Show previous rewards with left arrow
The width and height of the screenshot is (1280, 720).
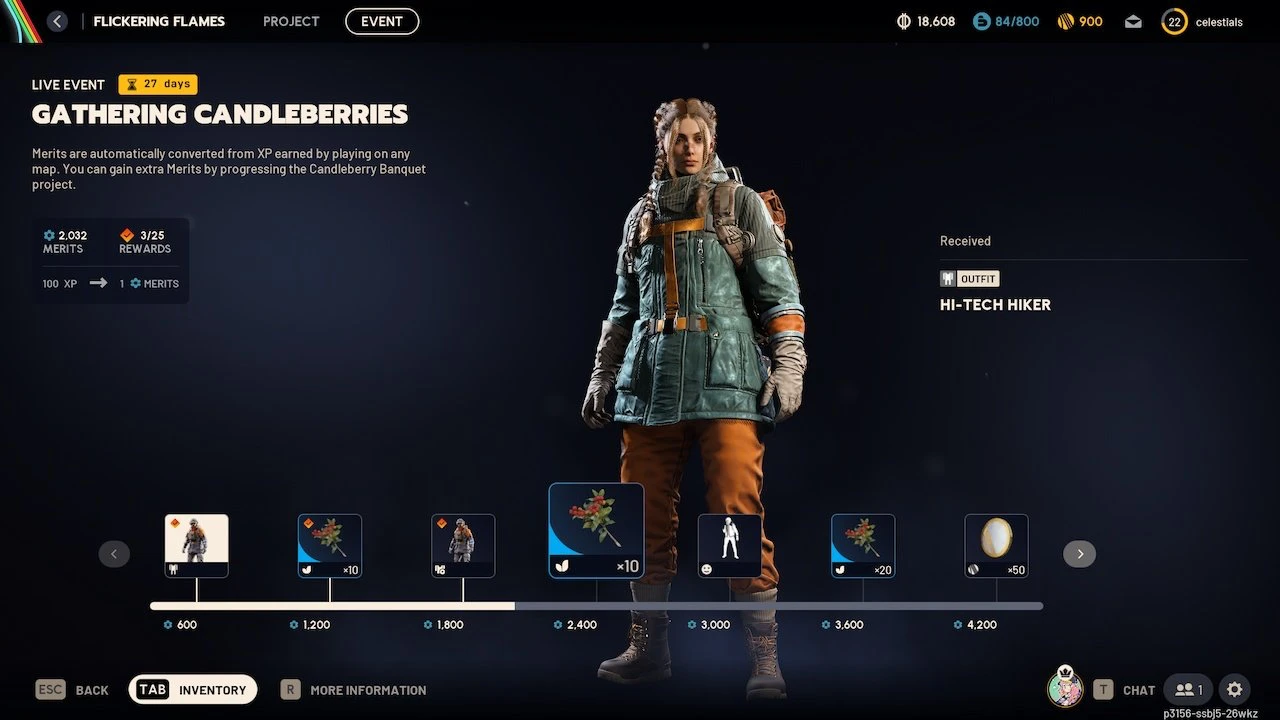114,554
